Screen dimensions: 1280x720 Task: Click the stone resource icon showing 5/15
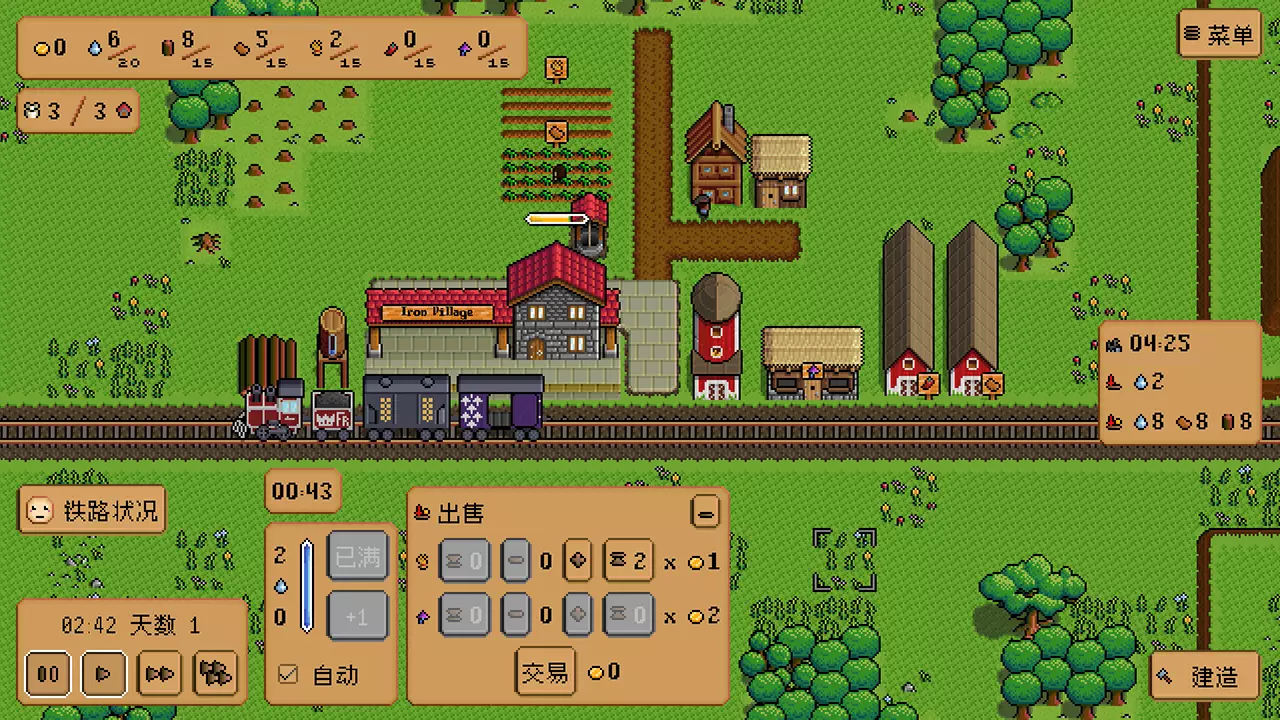[240, 46]
